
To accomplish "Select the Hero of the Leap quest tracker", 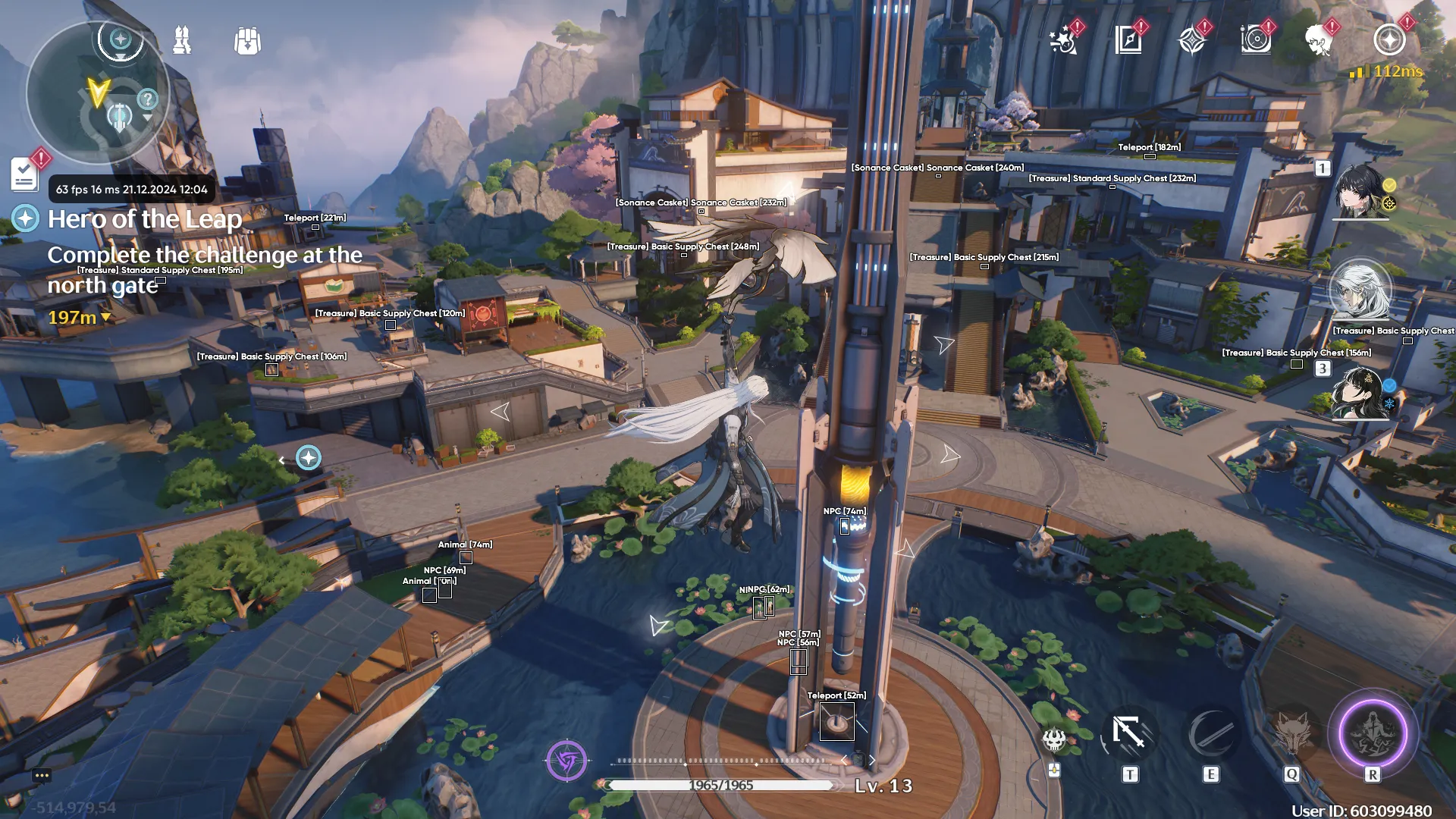I will (144, 219).
